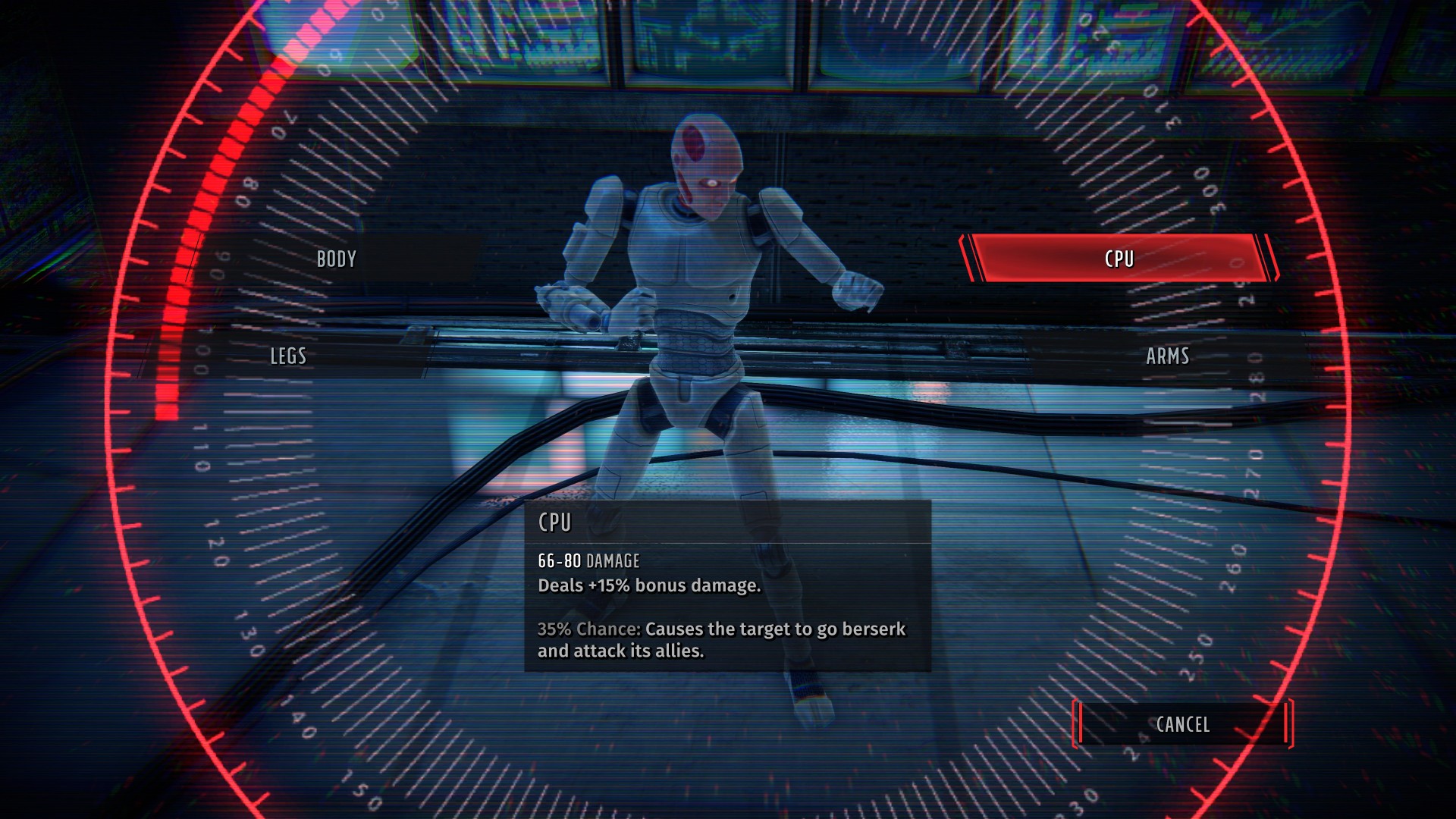Screen dimensions: 1456x819
Task: Cancel the targeted attack
Action: (x=1182, y=725)
